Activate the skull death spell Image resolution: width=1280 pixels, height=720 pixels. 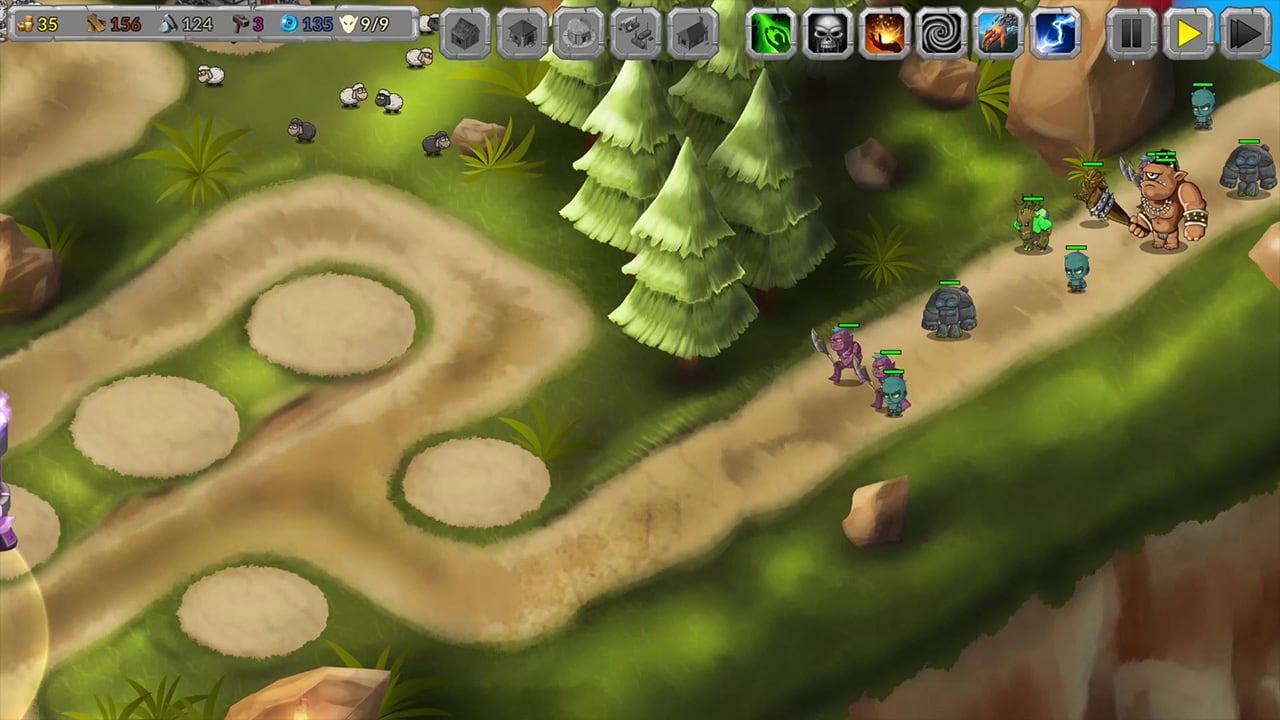pyautogui.click(x=828, y=33)
